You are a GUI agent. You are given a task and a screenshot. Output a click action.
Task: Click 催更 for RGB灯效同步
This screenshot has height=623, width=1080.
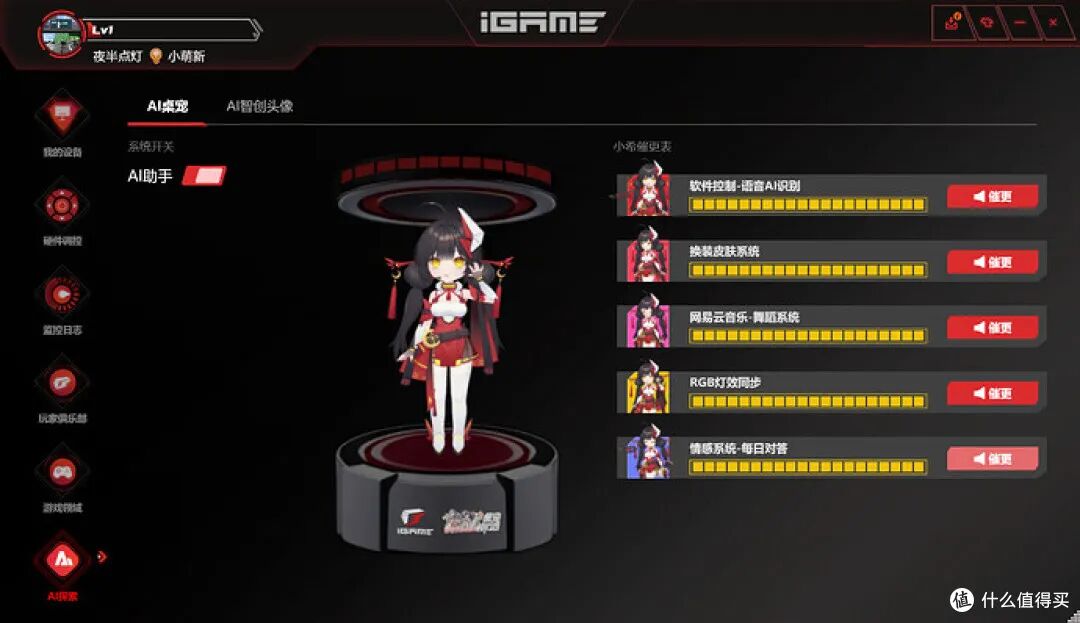click(x=992, y=393)
